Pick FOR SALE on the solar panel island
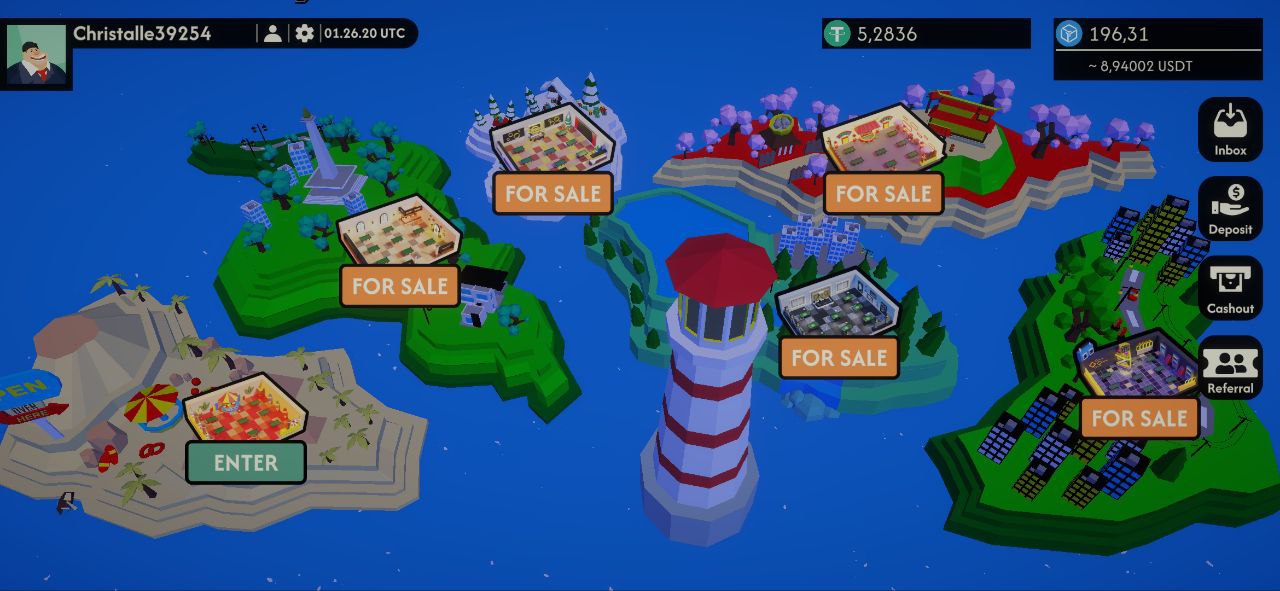Image resolution: width=1280 pixels, height=591 pixels. click(x=1139, y=418)
